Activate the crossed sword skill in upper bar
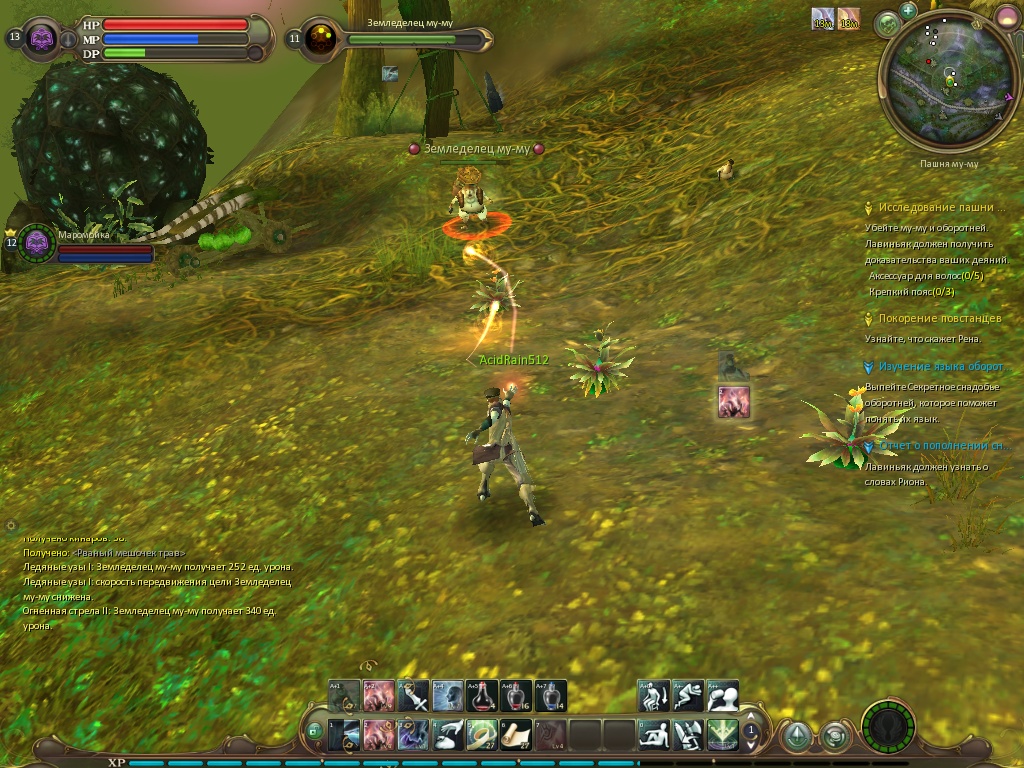Image resolution: width=1024 pixels, height=768 pixels. tap(412, 696)
